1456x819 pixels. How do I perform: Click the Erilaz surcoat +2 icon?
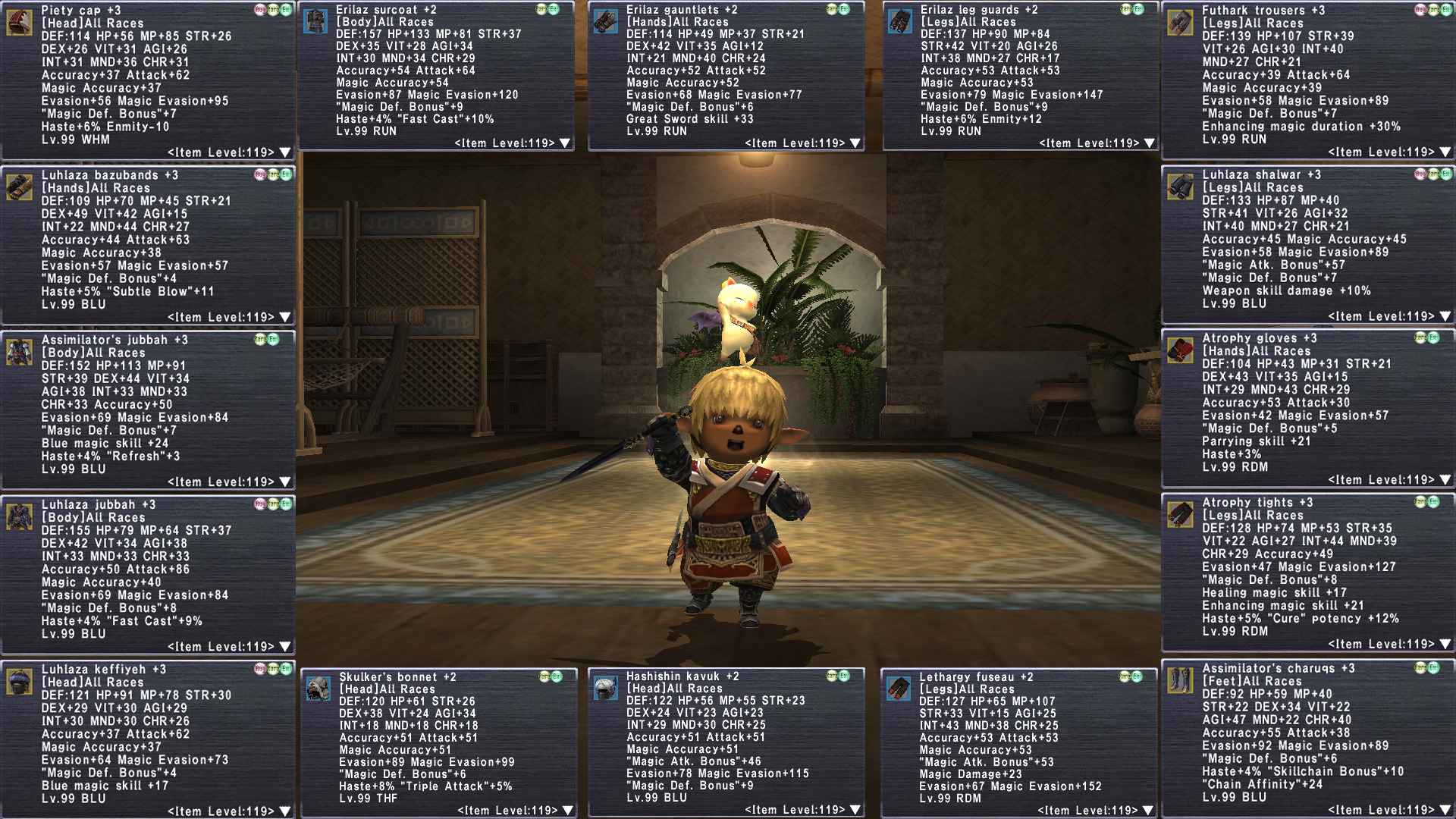click(315, 20)
